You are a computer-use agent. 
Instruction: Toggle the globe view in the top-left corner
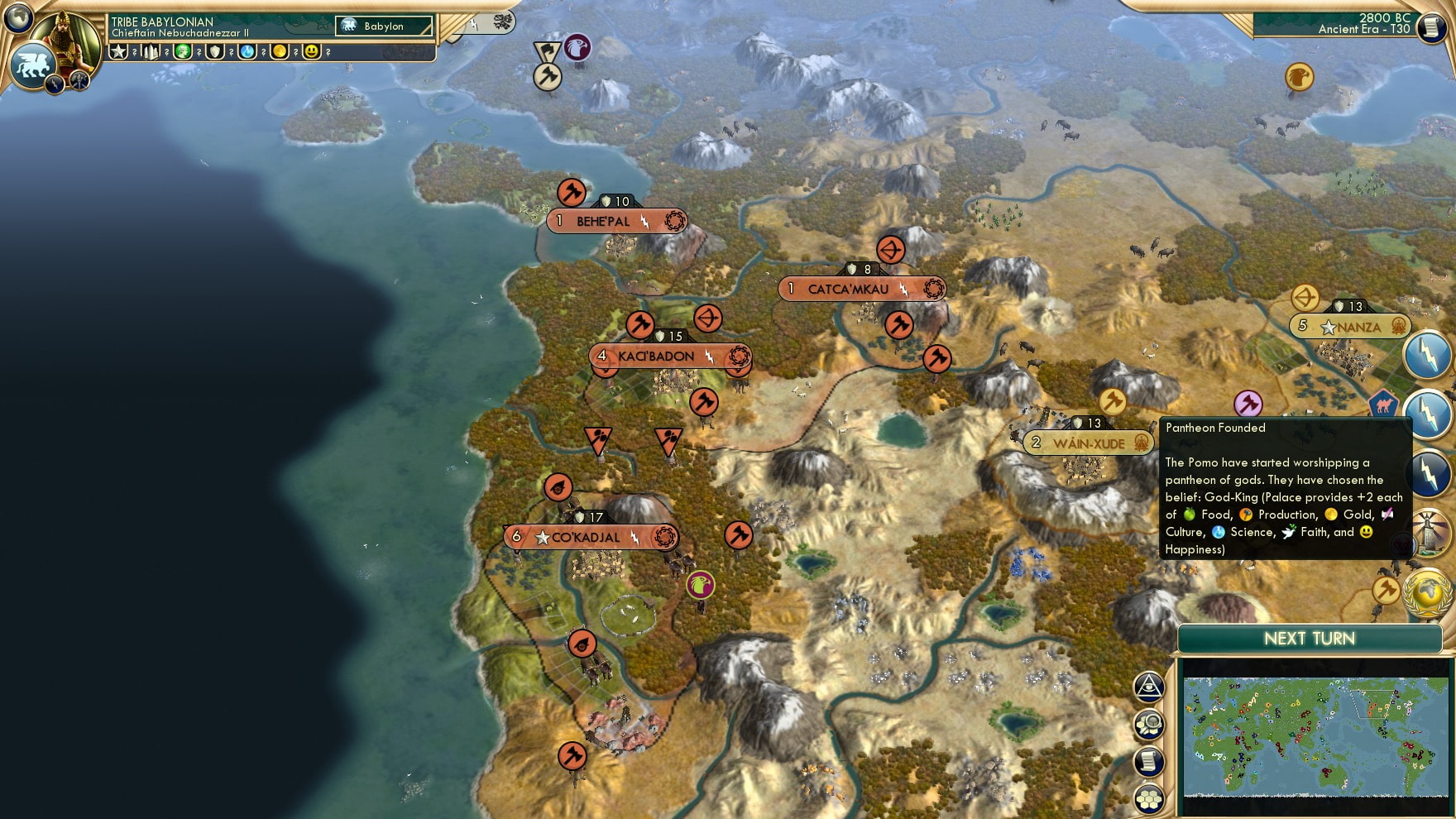point(18,19)
